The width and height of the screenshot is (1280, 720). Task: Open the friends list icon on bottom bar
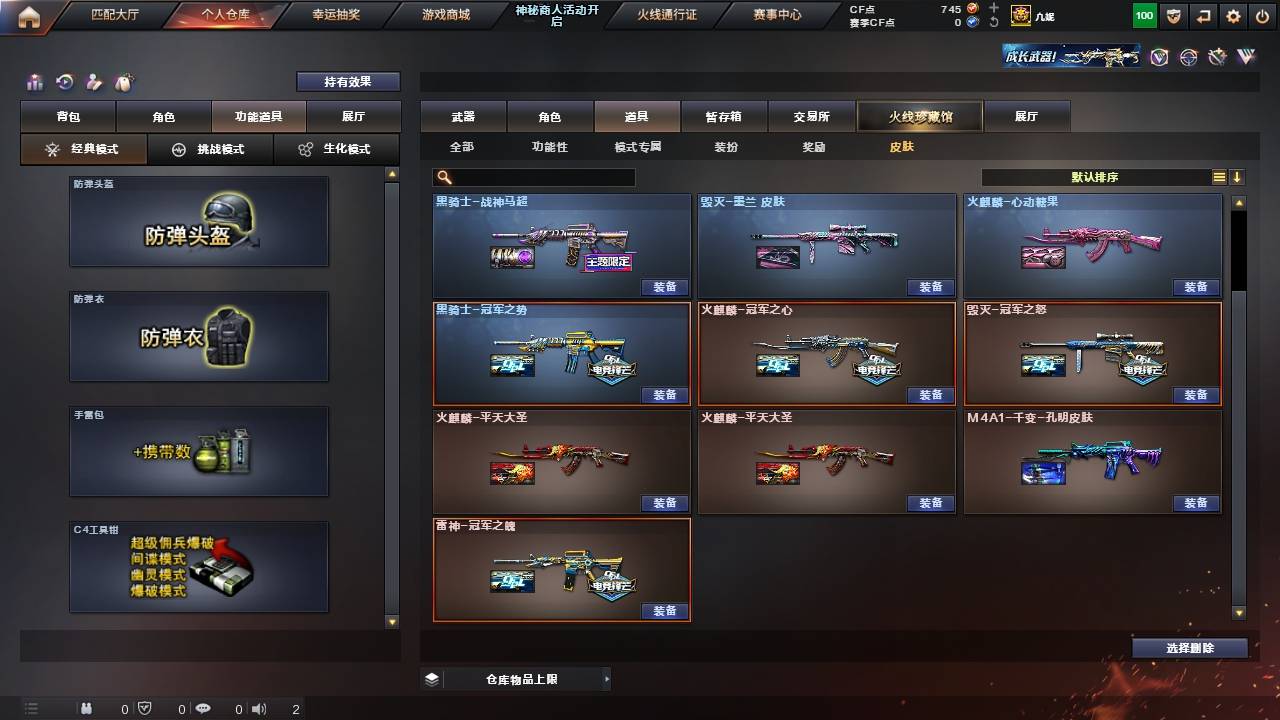[86, 709]
